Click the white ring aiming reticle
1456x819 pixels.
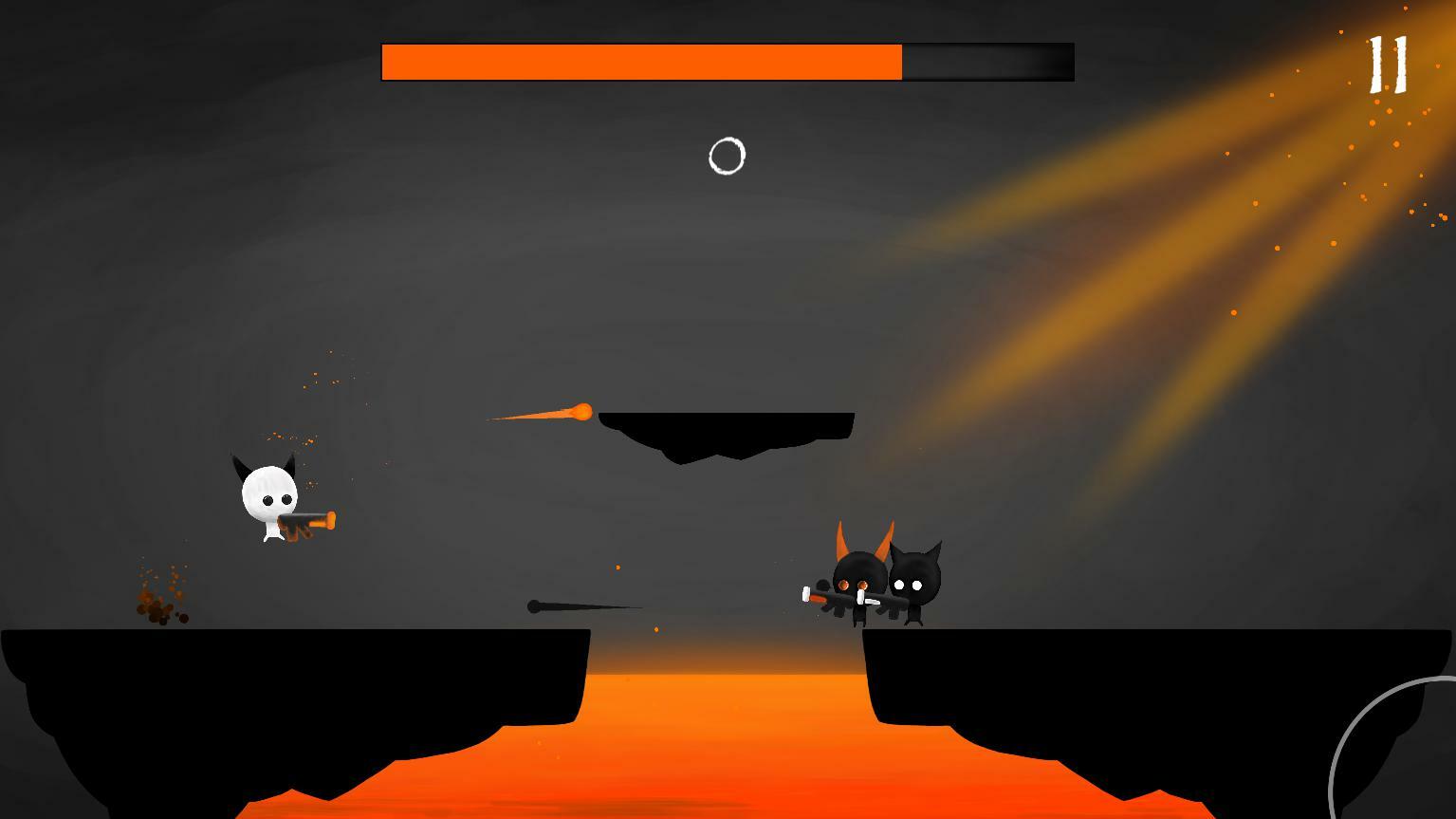[727, 156]
